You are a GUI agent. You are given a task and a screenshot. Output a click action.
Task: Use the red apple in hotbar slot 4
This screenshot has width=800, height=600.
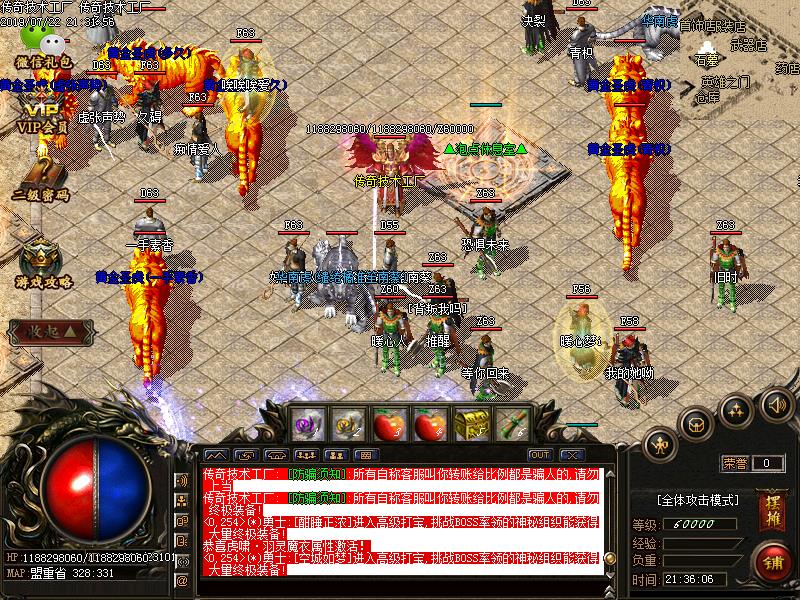point(428,424)
